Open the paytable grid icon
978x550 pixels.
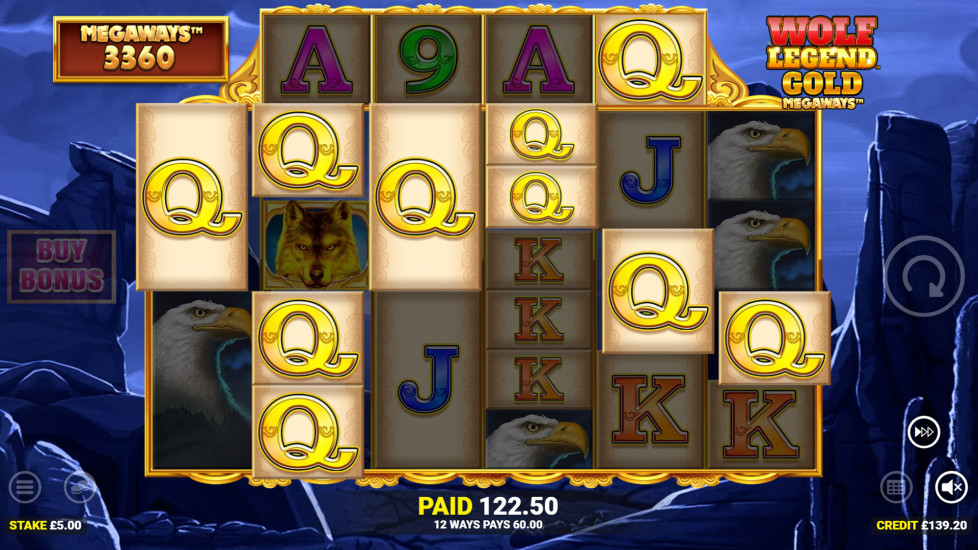(x=896, y=487)
